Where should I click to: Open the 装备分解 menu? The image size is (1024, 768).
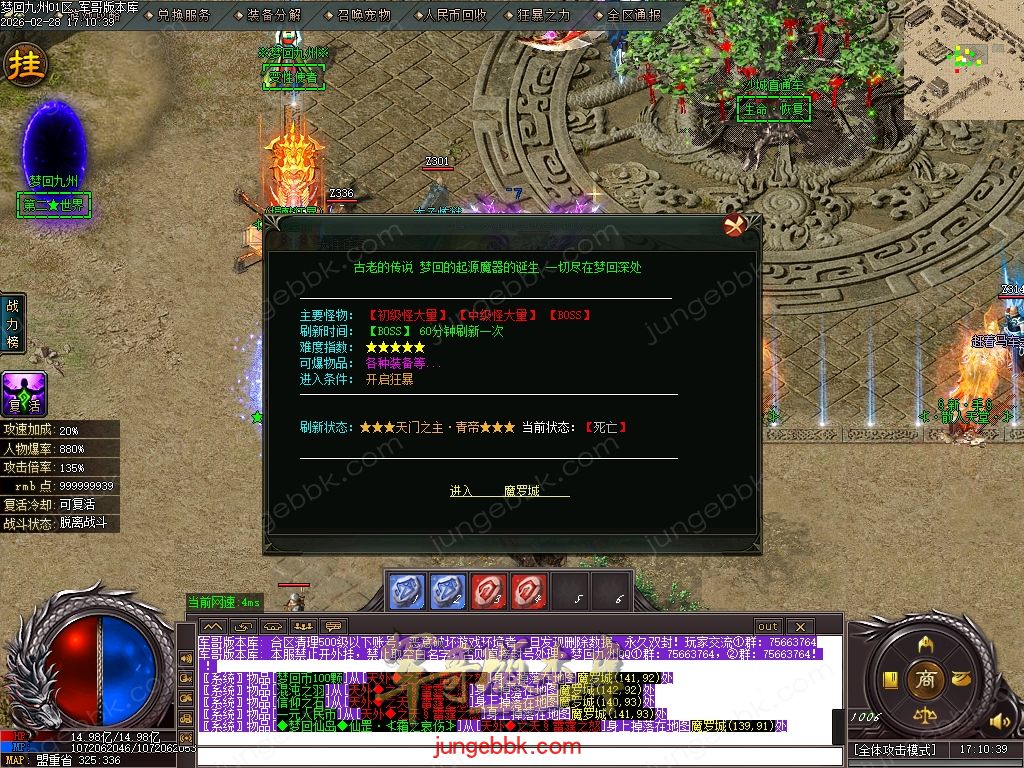click(x=273, y=15)
